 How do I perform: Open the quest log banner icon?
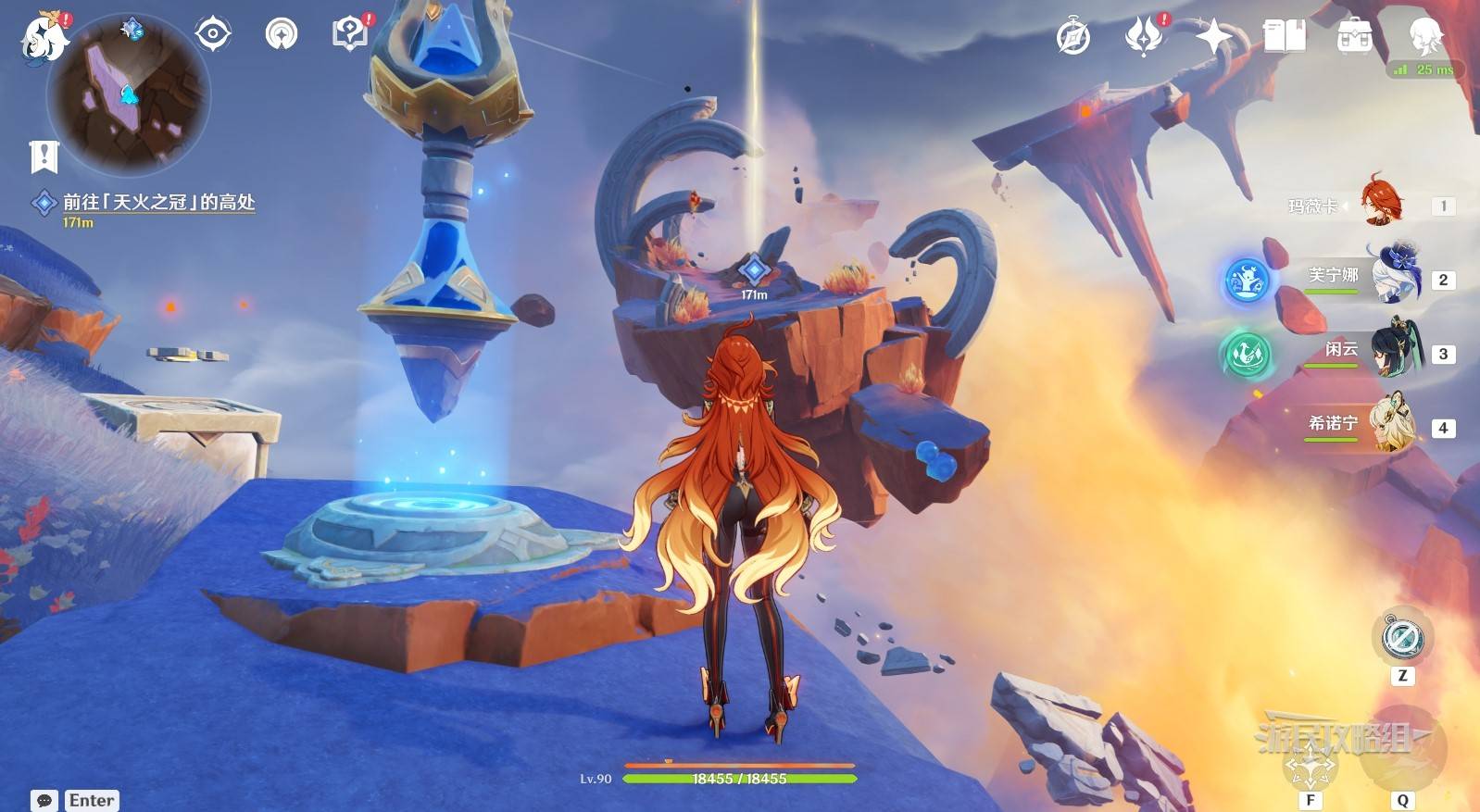coord(44,156)
